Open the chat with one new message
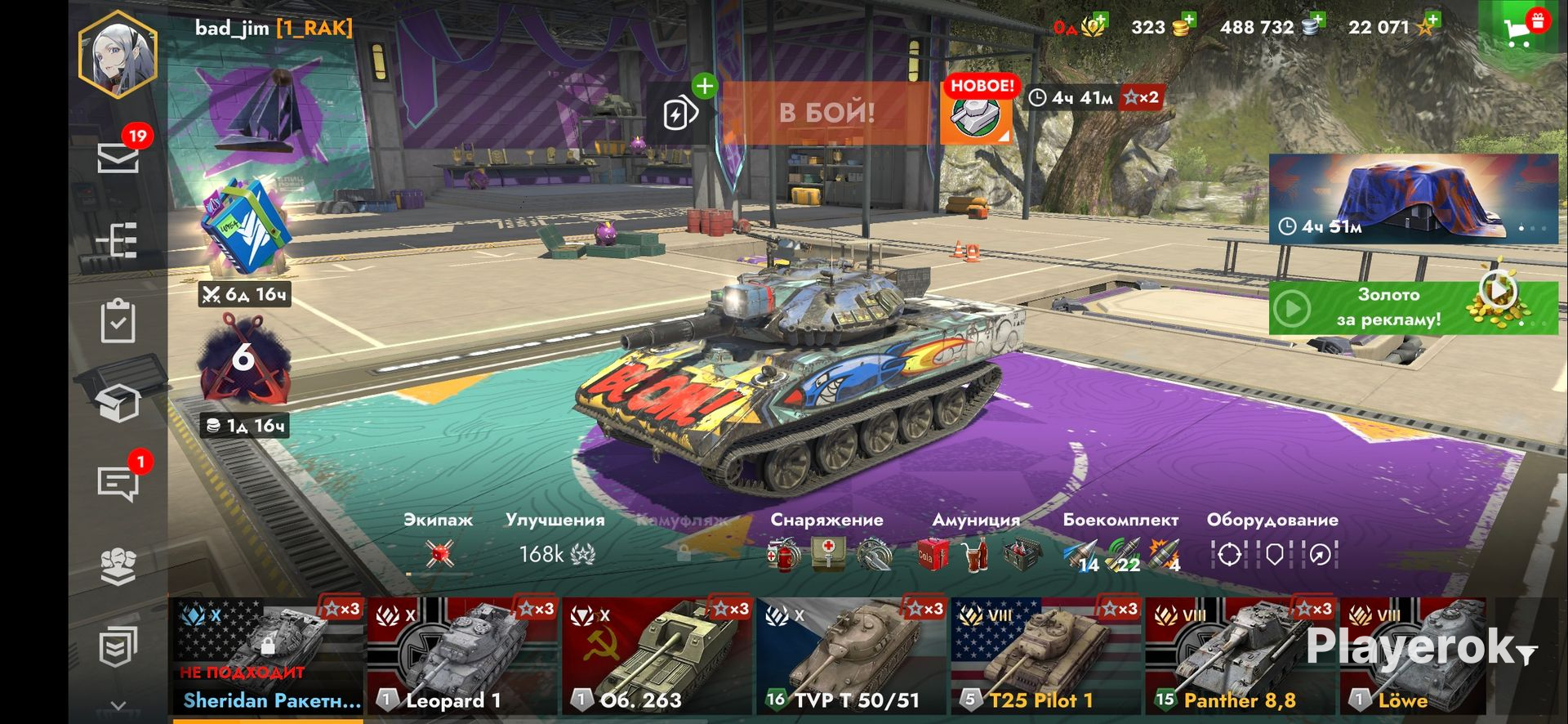 pos(118,483)
